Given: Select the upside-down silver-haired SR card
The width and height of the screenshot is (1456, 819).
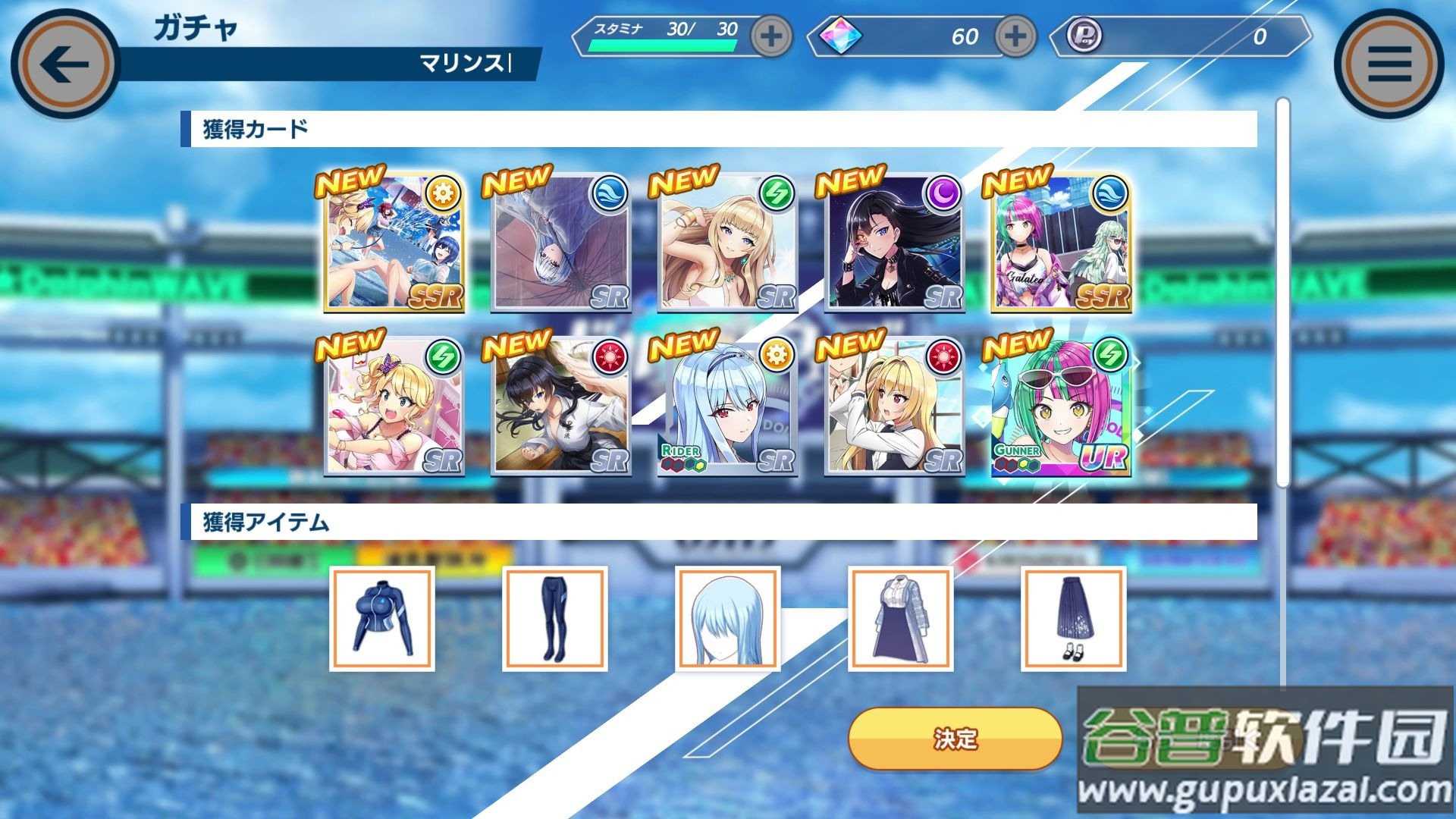Looking at the screenshot, I should tap(561, 243).
